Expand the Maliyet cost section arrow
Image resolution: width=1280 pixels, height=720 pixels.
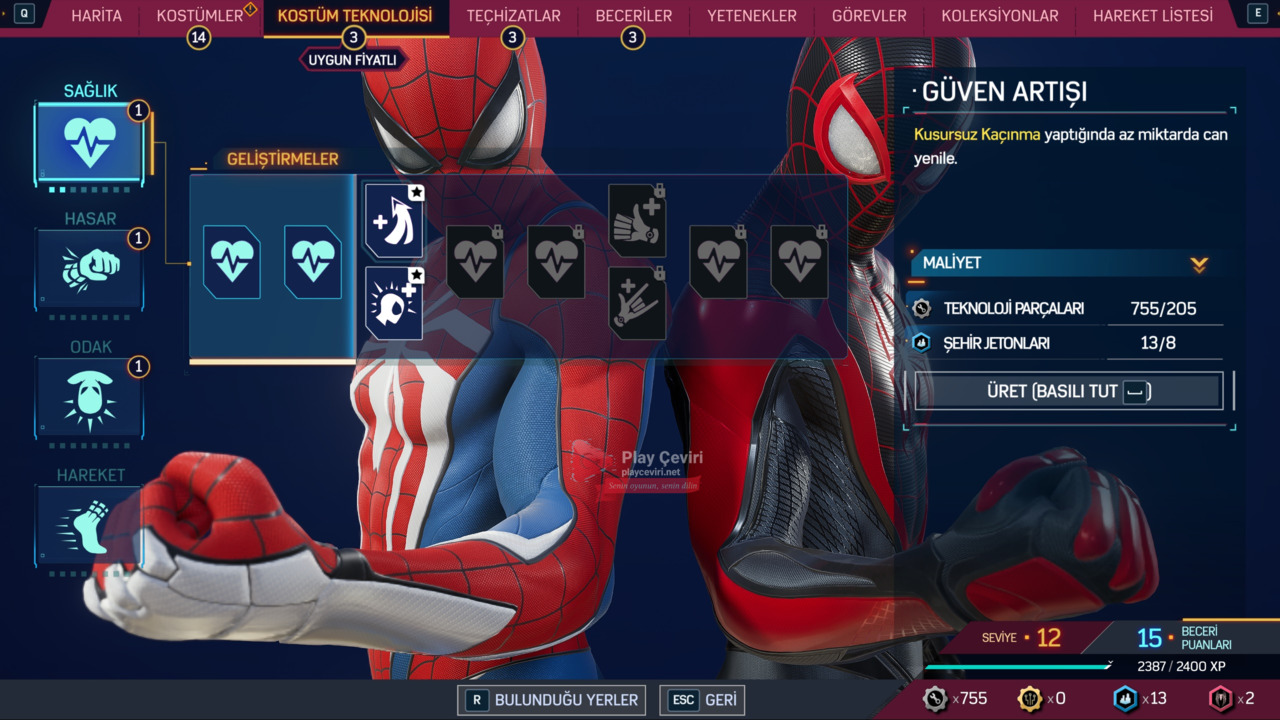click(1199, 264)
